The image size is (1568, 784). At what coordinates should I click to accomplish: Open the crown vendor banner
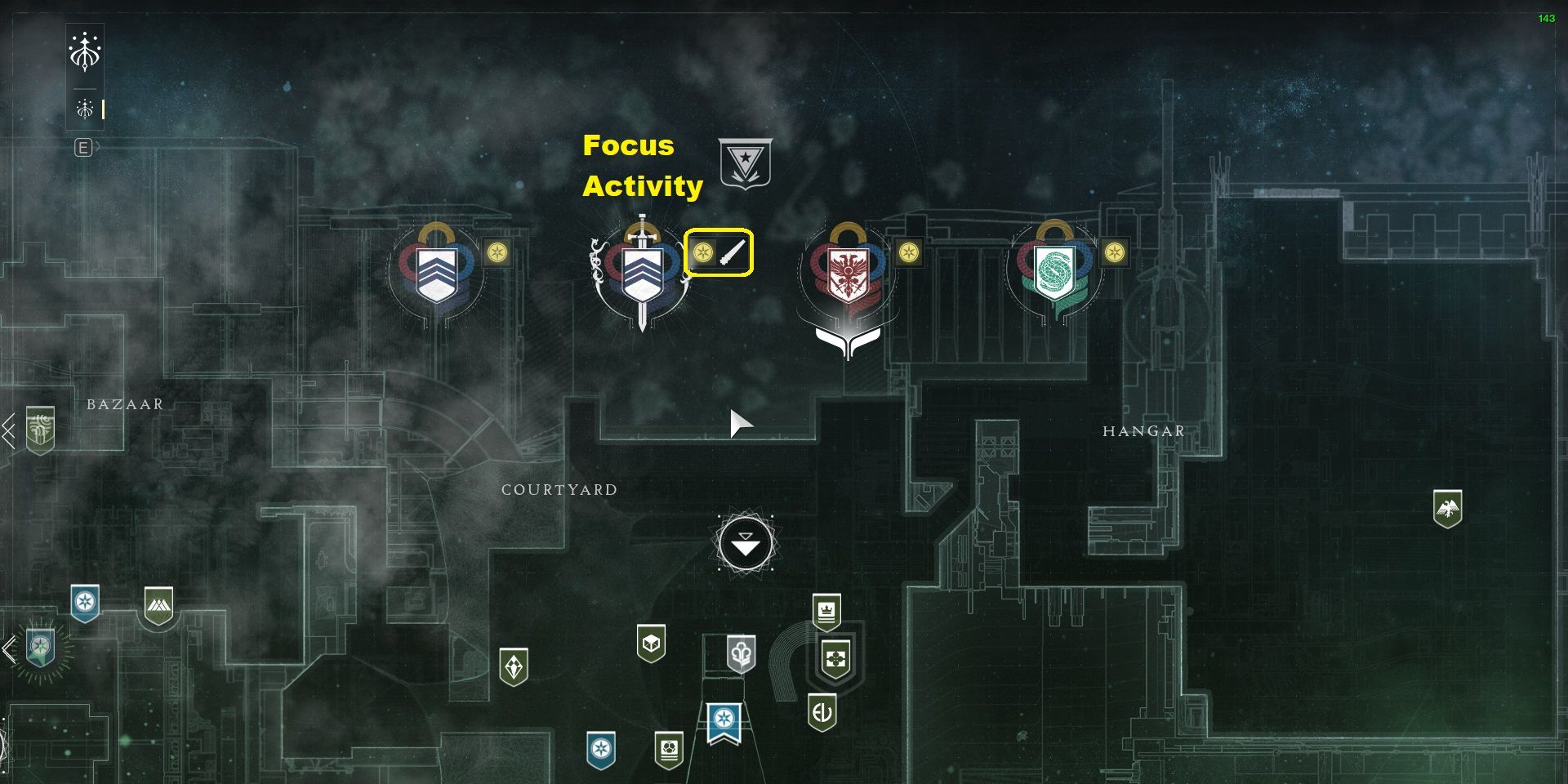pos(826,612)
